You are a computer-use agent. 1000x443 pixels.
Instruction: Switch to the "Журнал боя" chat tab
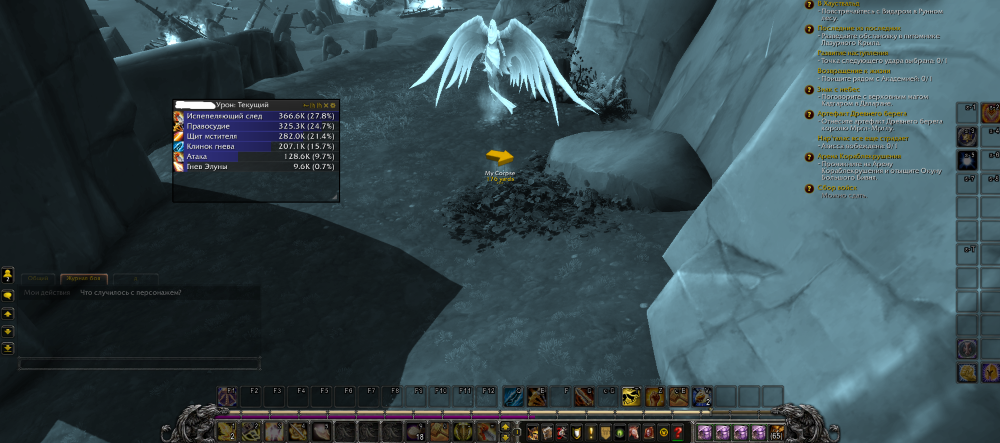[x=83, y=279]
